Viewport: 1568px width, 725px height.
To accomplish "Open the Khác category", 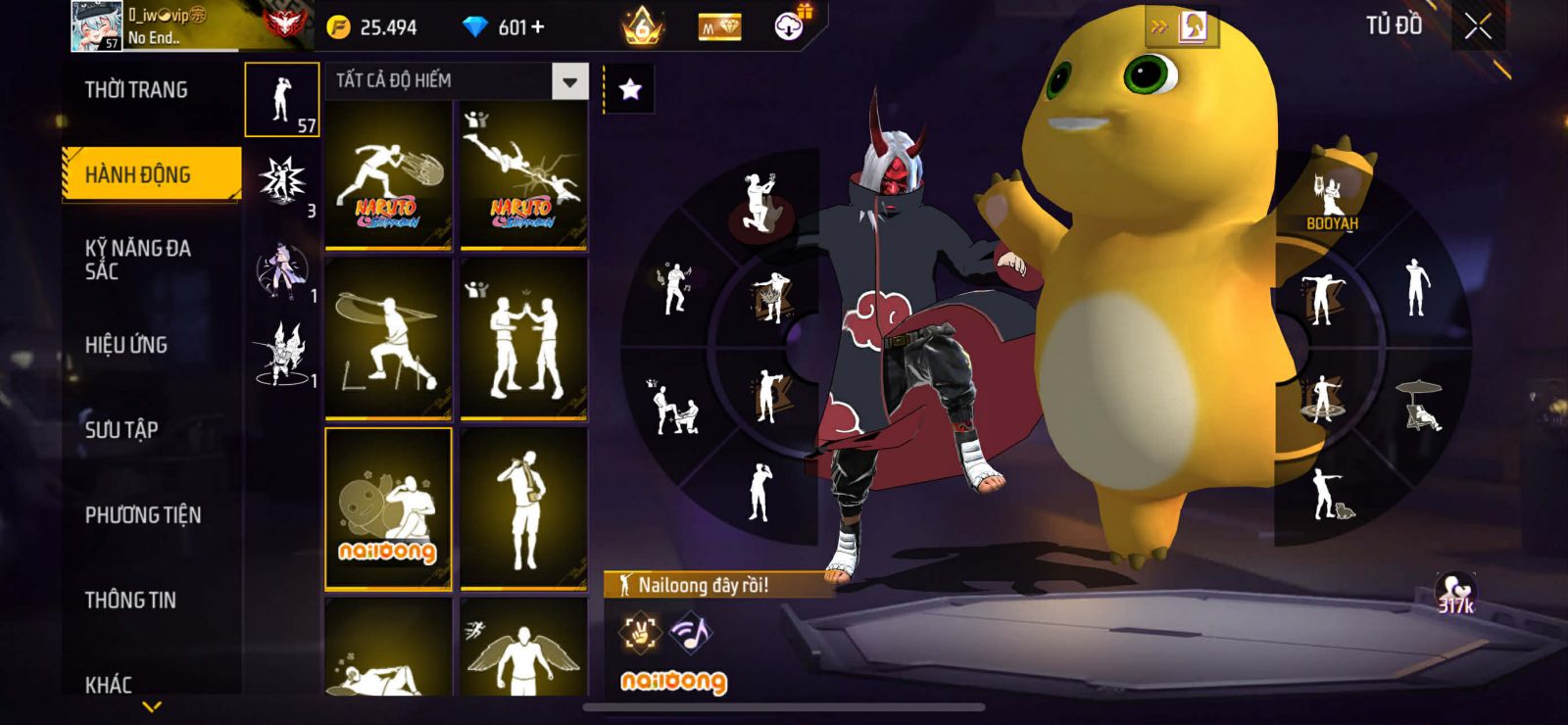I will pyautogui.click(x=109, y=683).
